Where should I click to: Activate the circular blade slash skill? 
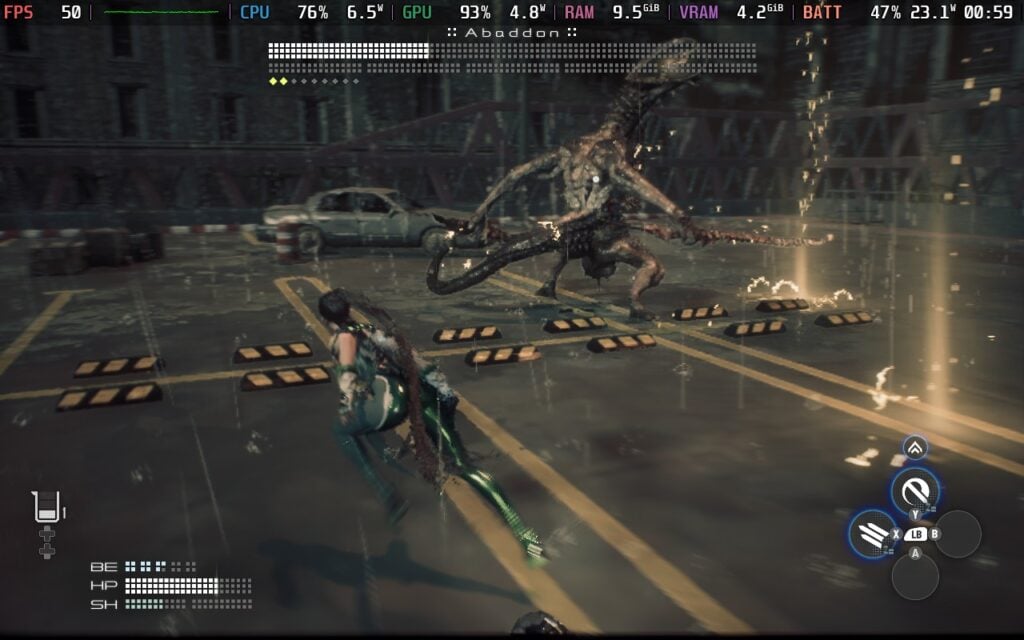click(x=914, y=490)
